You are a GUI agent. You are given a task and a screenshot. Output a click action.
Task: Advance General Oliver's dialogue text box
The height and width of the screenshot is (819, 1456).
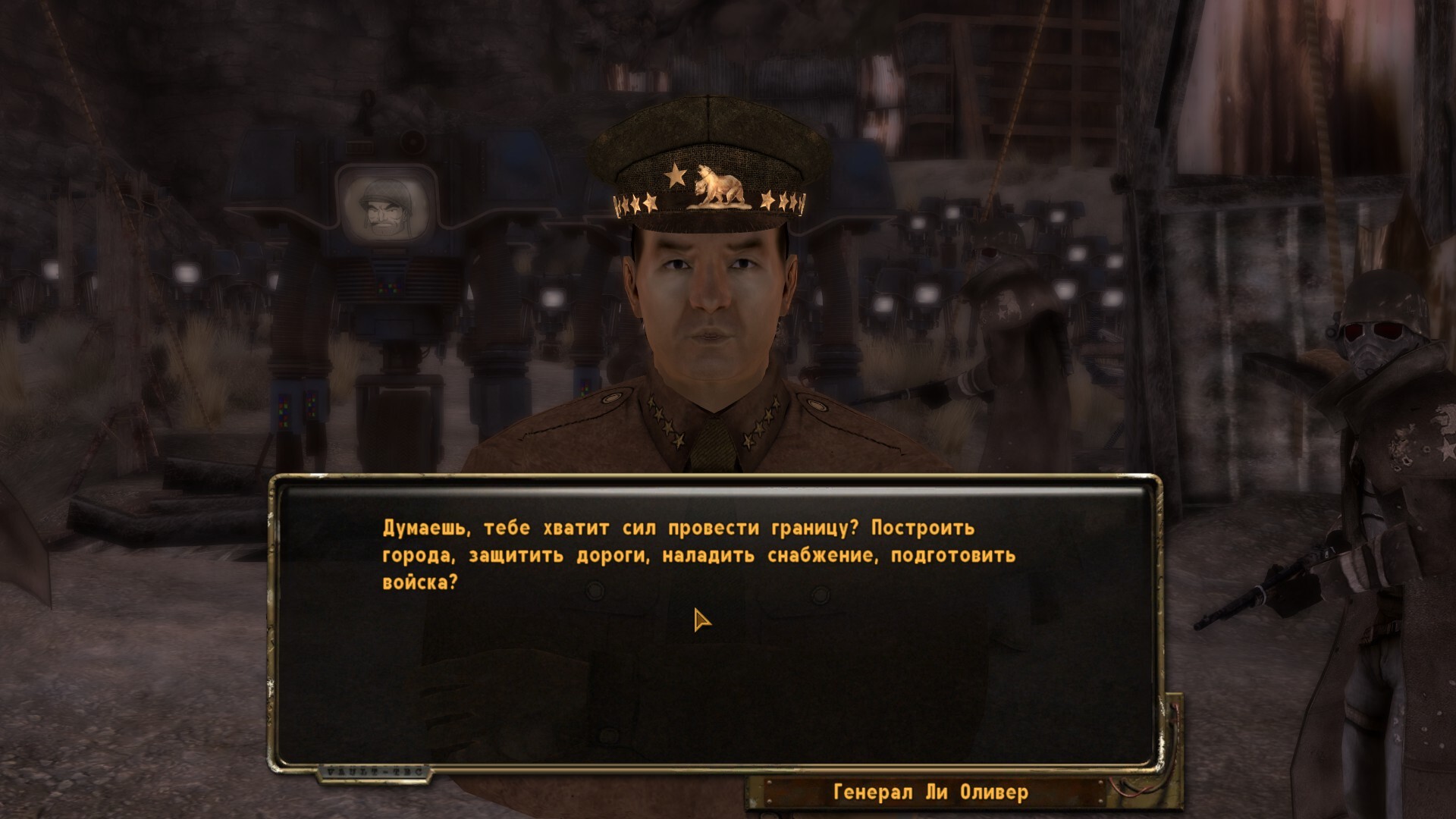point(713,622)
